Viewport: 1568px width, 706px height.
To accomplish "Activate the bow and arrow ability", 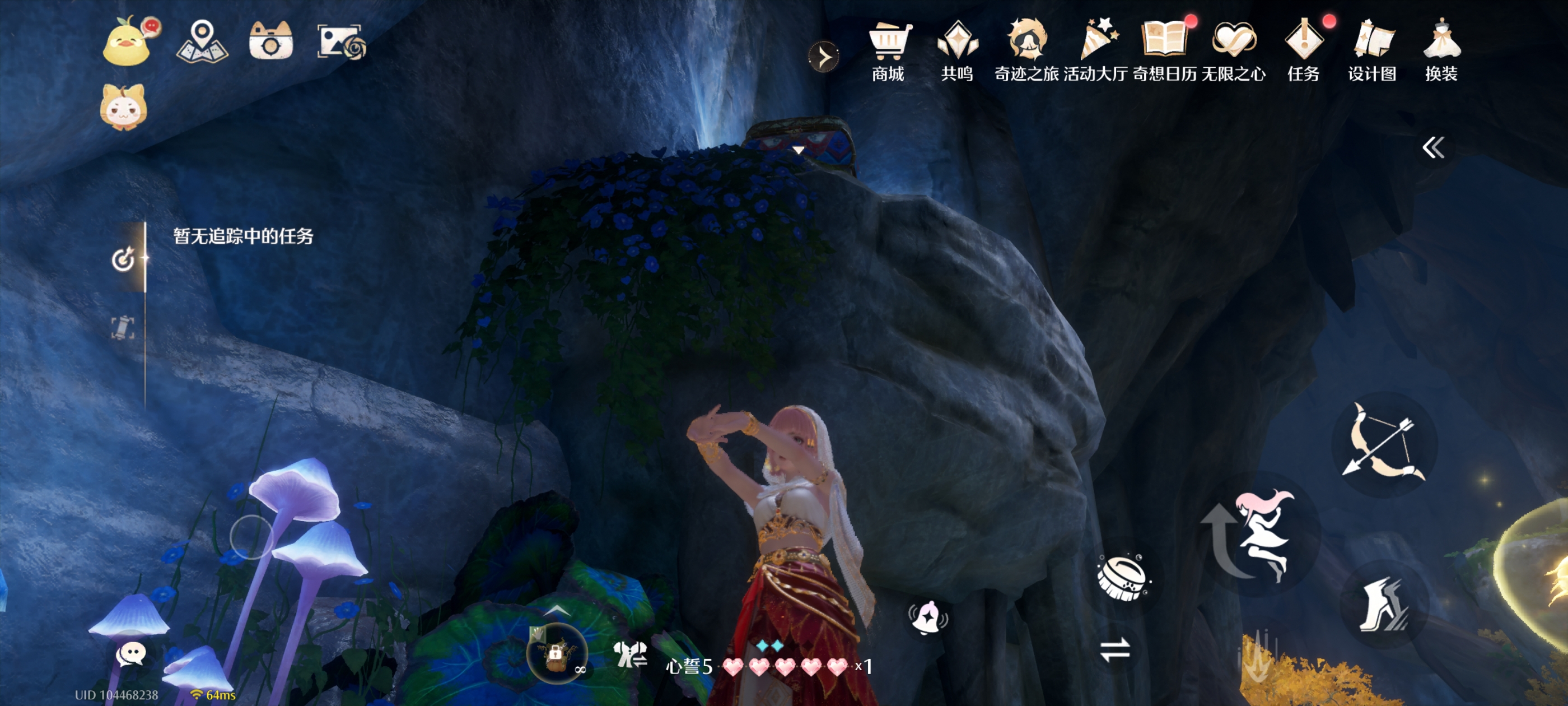I will (x=1384, y=444).
